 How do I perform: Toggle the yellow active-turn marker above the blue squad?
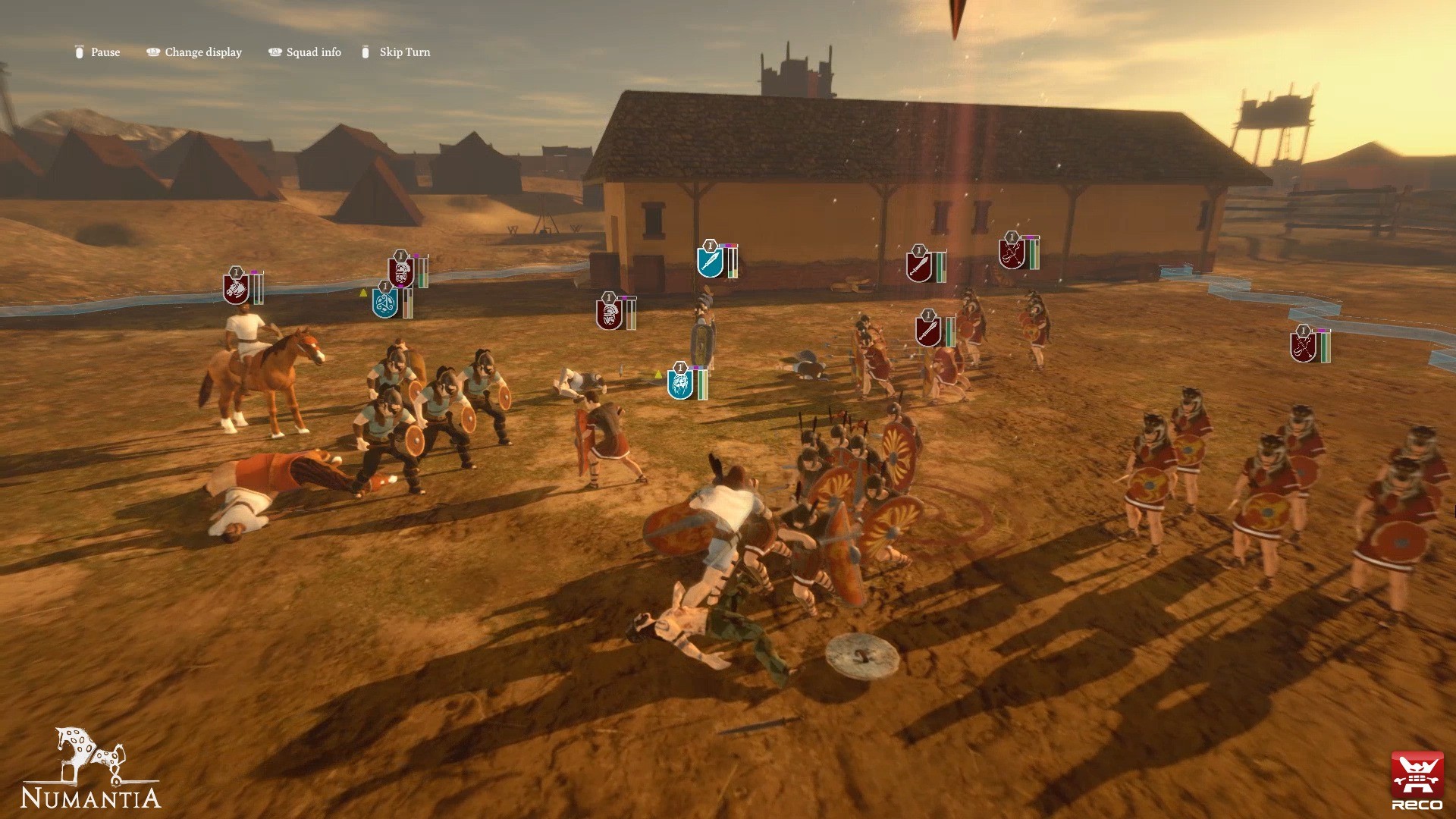(658, 375)
